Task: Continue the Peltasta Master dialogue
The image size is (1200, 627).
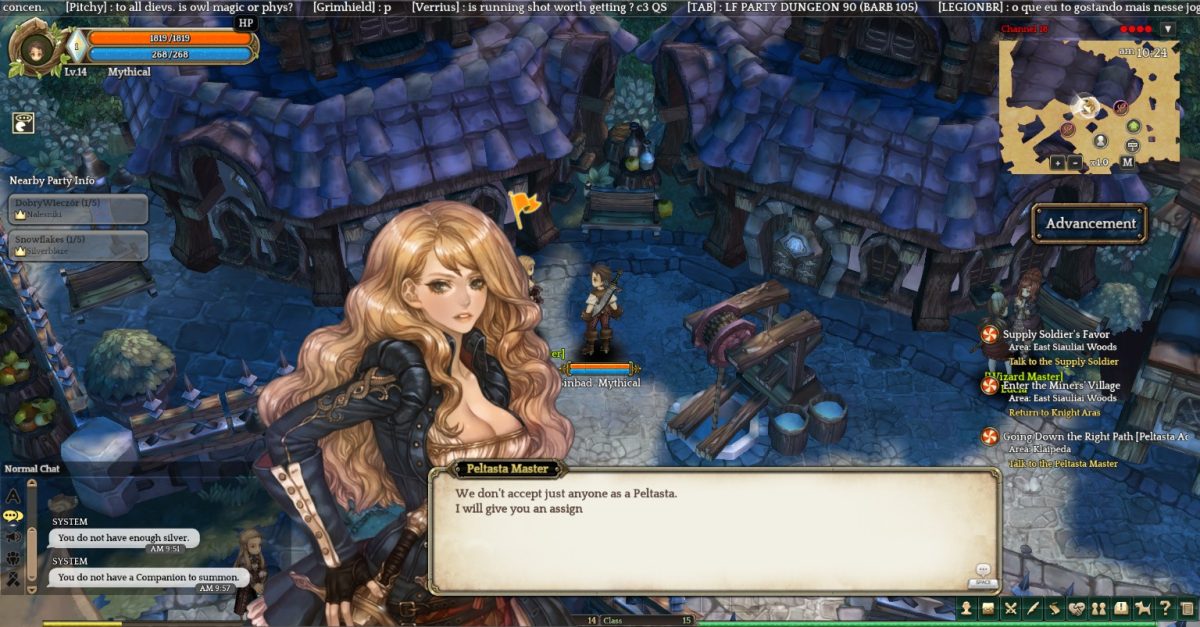Action: [x=982, y=573]
